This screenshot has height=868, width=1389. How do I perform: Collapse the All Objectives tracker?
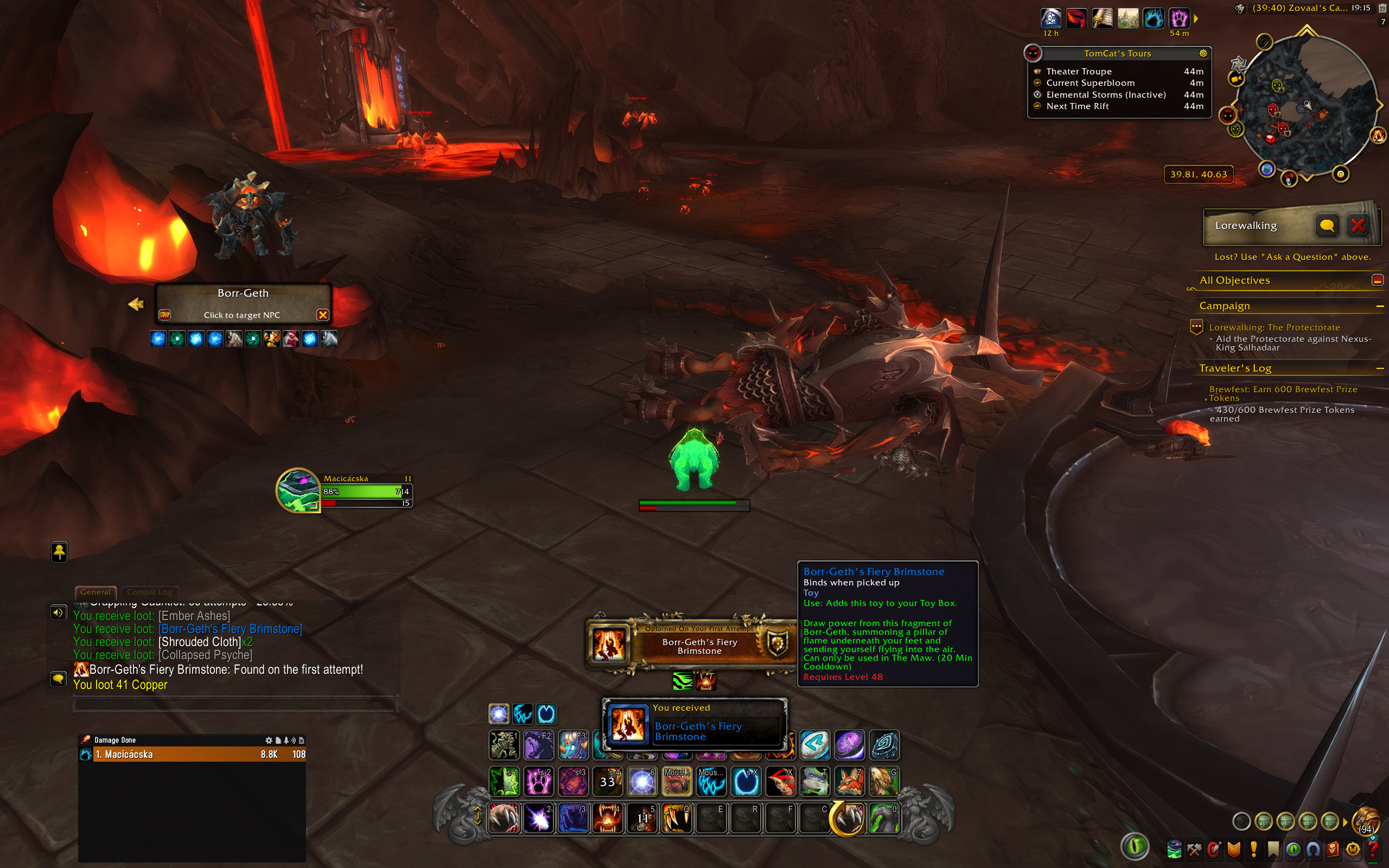1377,280
